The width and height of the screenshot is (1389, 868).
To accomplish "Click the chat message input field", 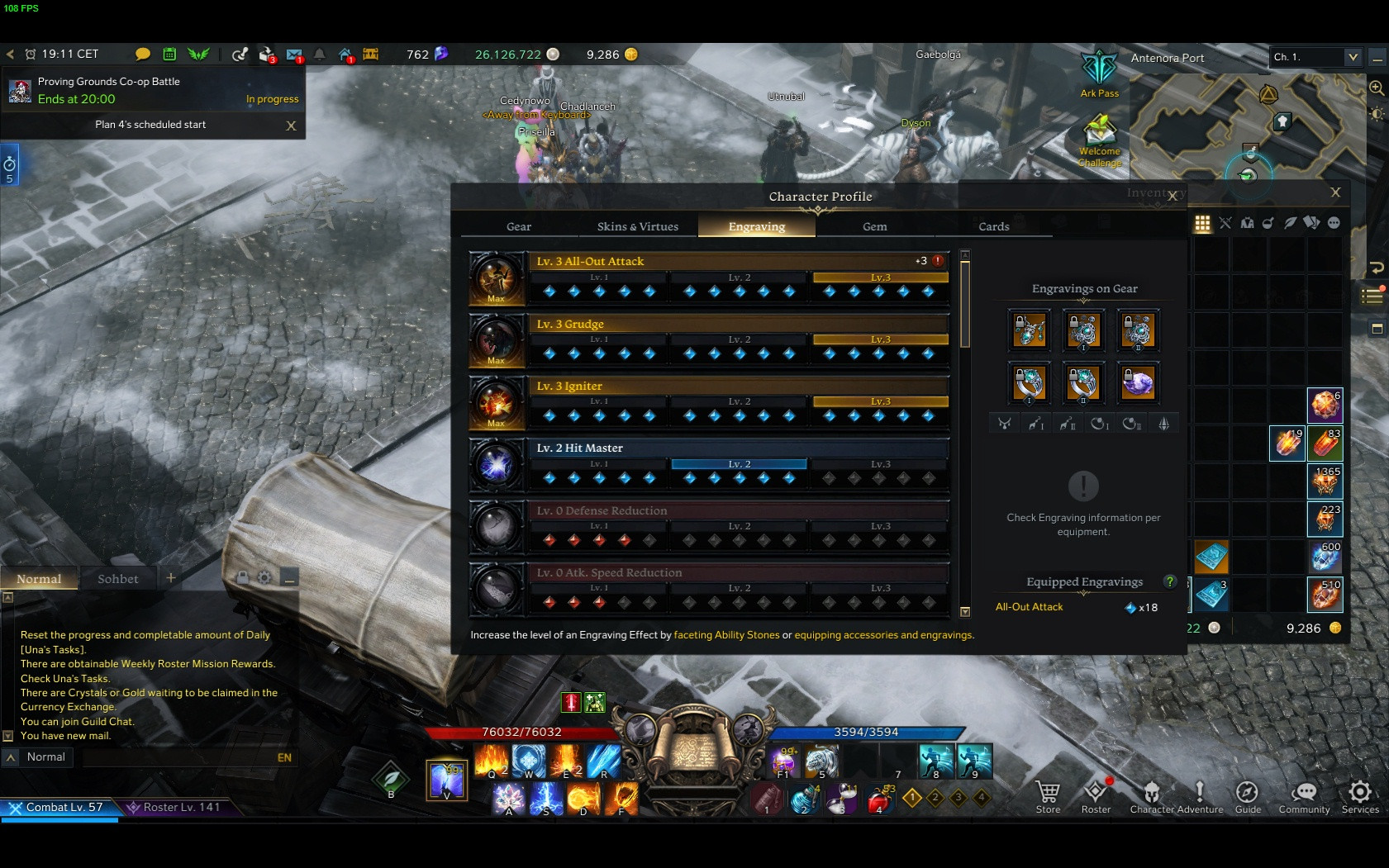I will [x=178, y=757].
